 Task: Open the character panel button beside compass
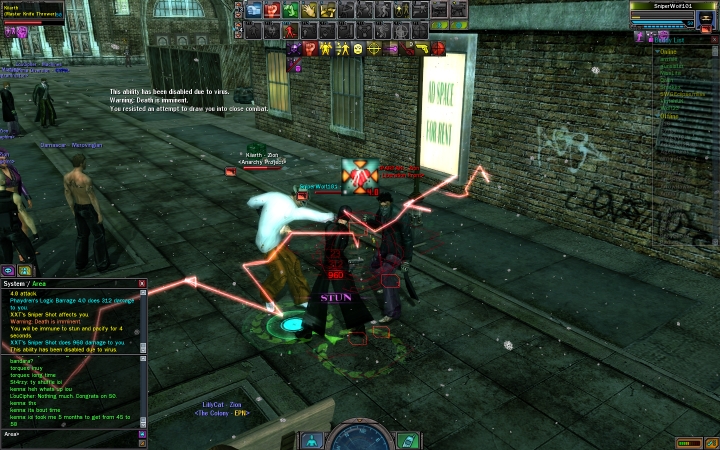312,440
